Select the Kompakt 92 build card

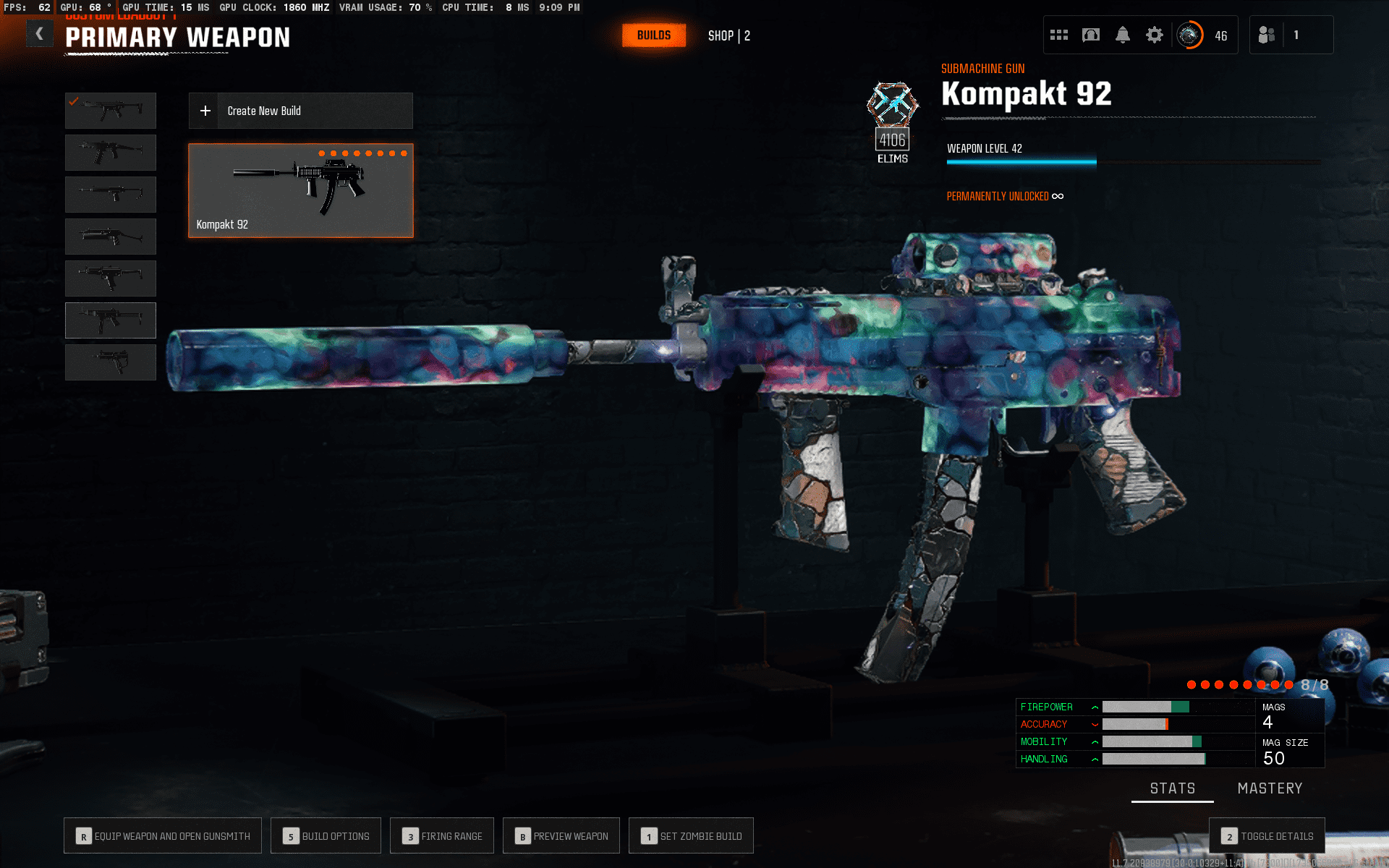tap(300, 190)
